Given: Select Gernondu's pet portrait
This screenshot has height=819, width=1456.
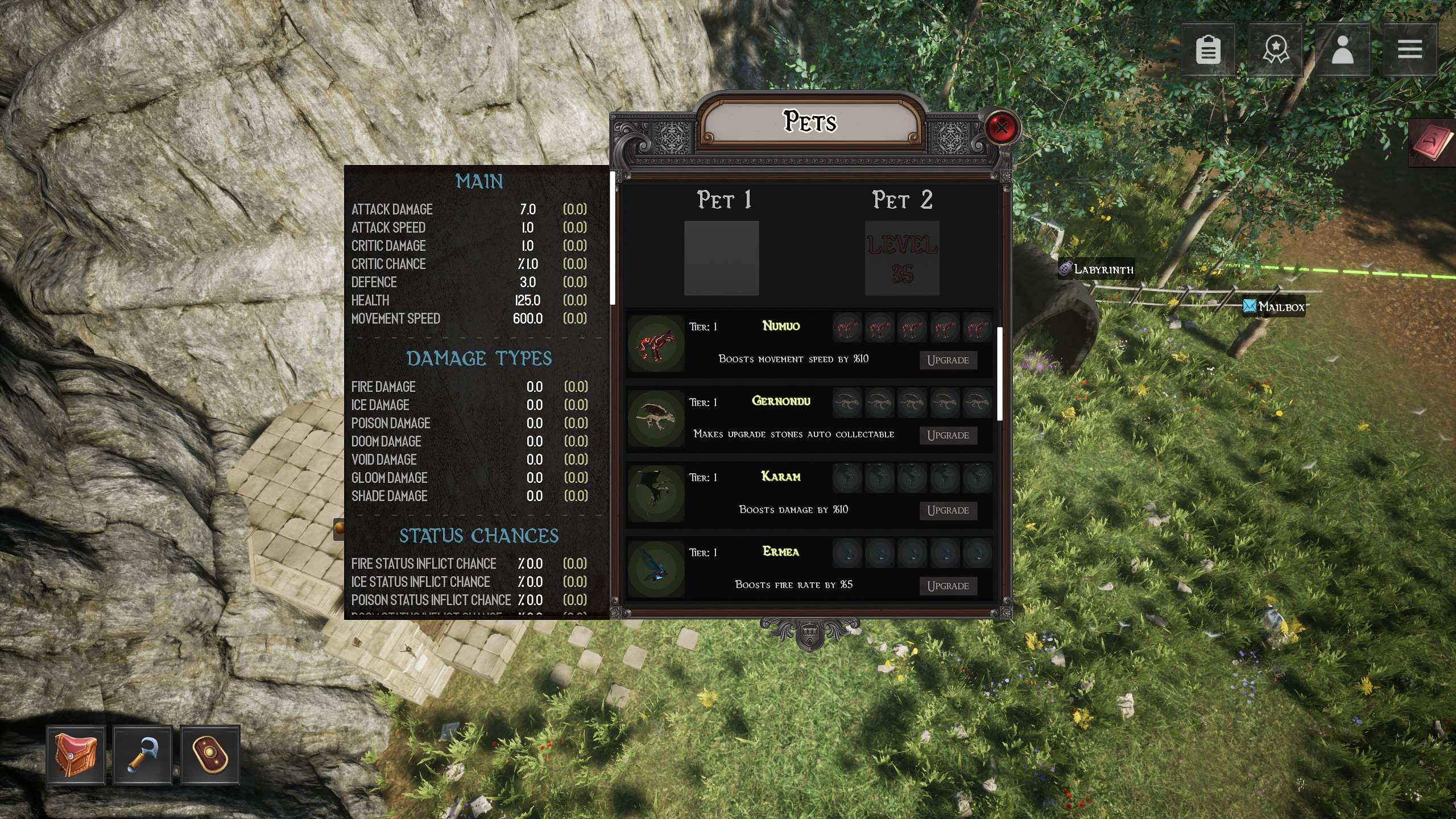Looking at the screenshot, I should coord(655,418).
